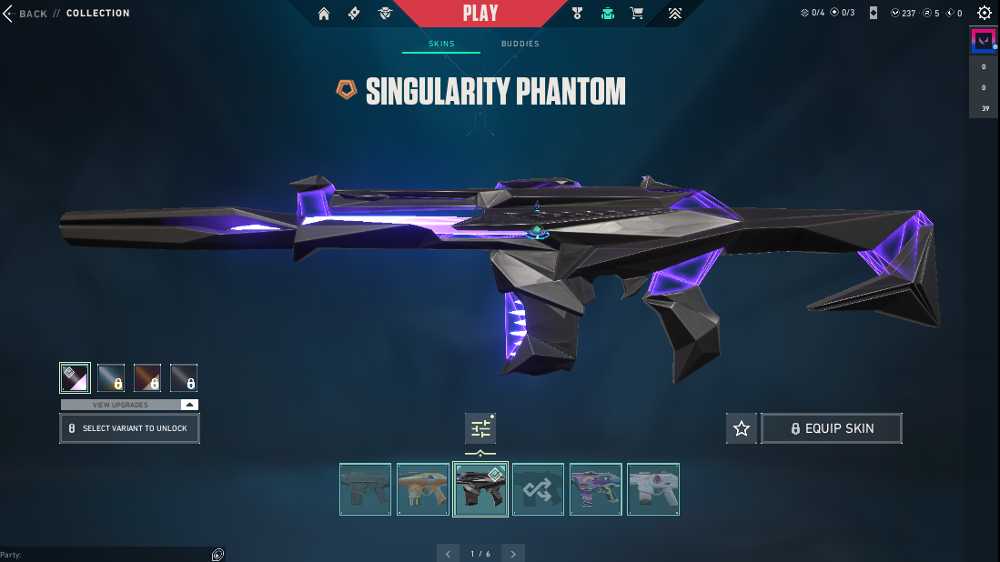
Task: Open the skin filter sliders button
Action: [481, 428]
